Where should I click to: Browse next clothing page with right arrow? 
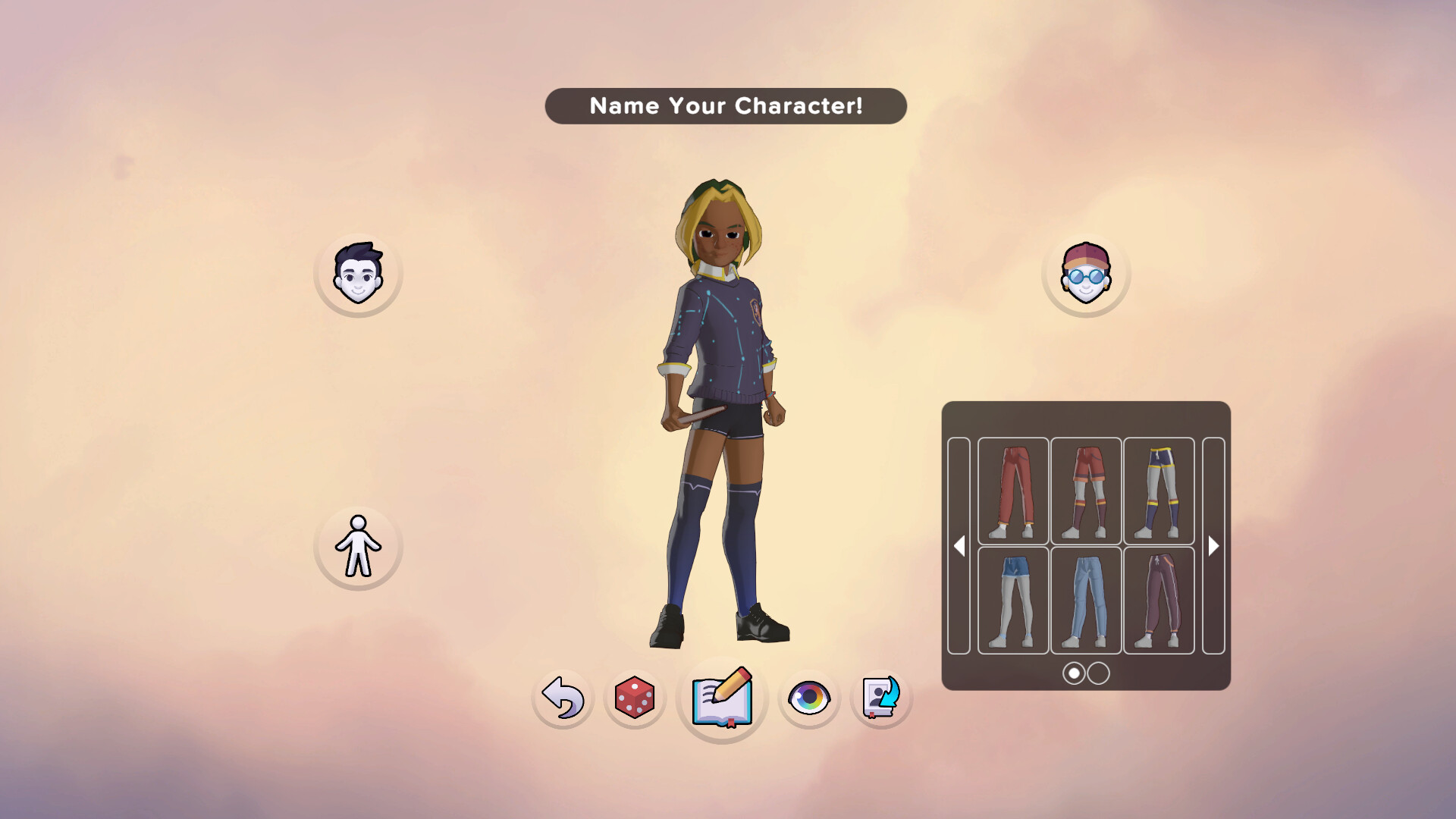click(x=1213, y=545)
